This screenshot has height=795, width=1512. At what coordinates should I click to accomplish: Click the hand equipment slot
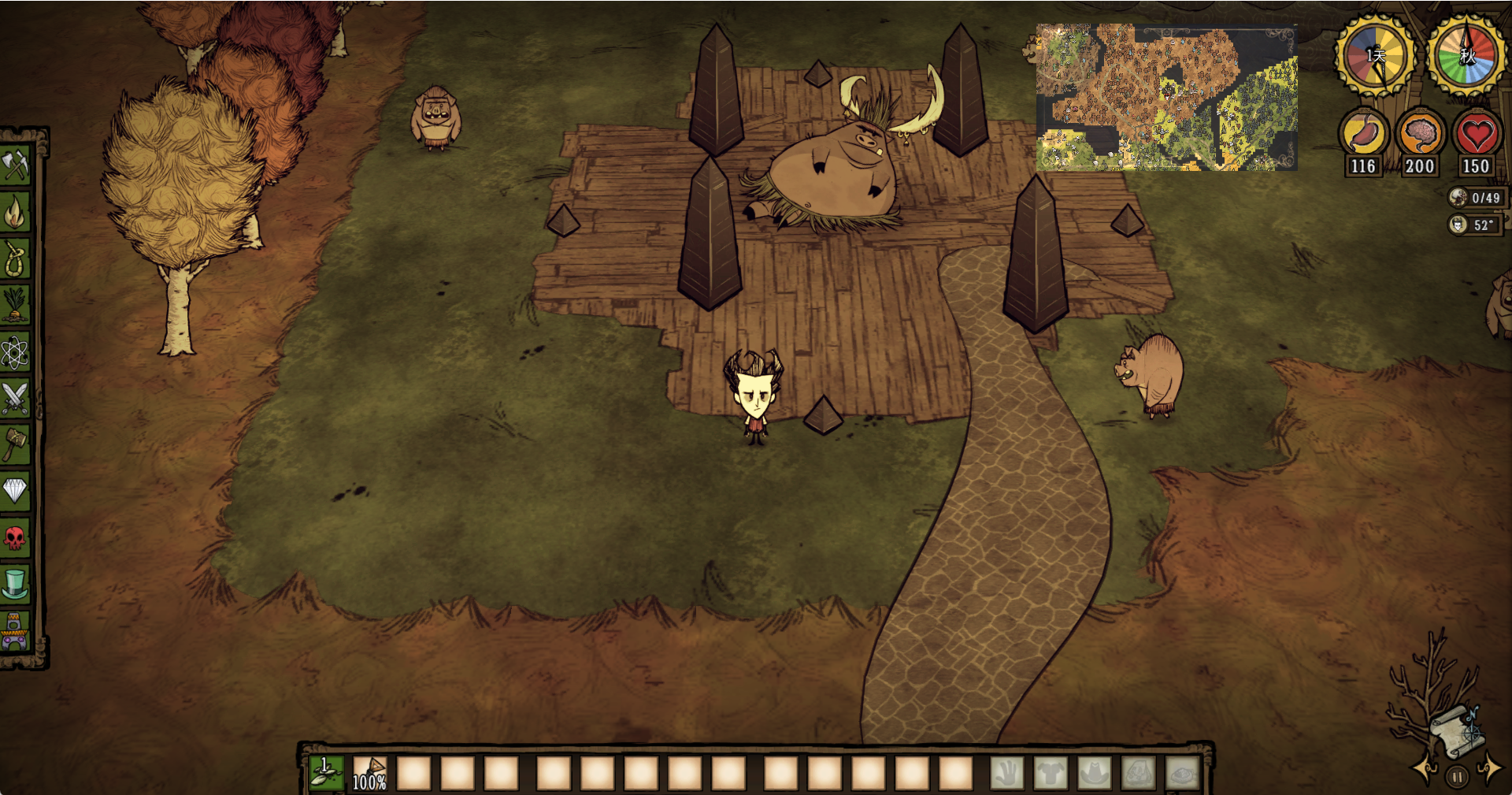[x=1006, y=773]
